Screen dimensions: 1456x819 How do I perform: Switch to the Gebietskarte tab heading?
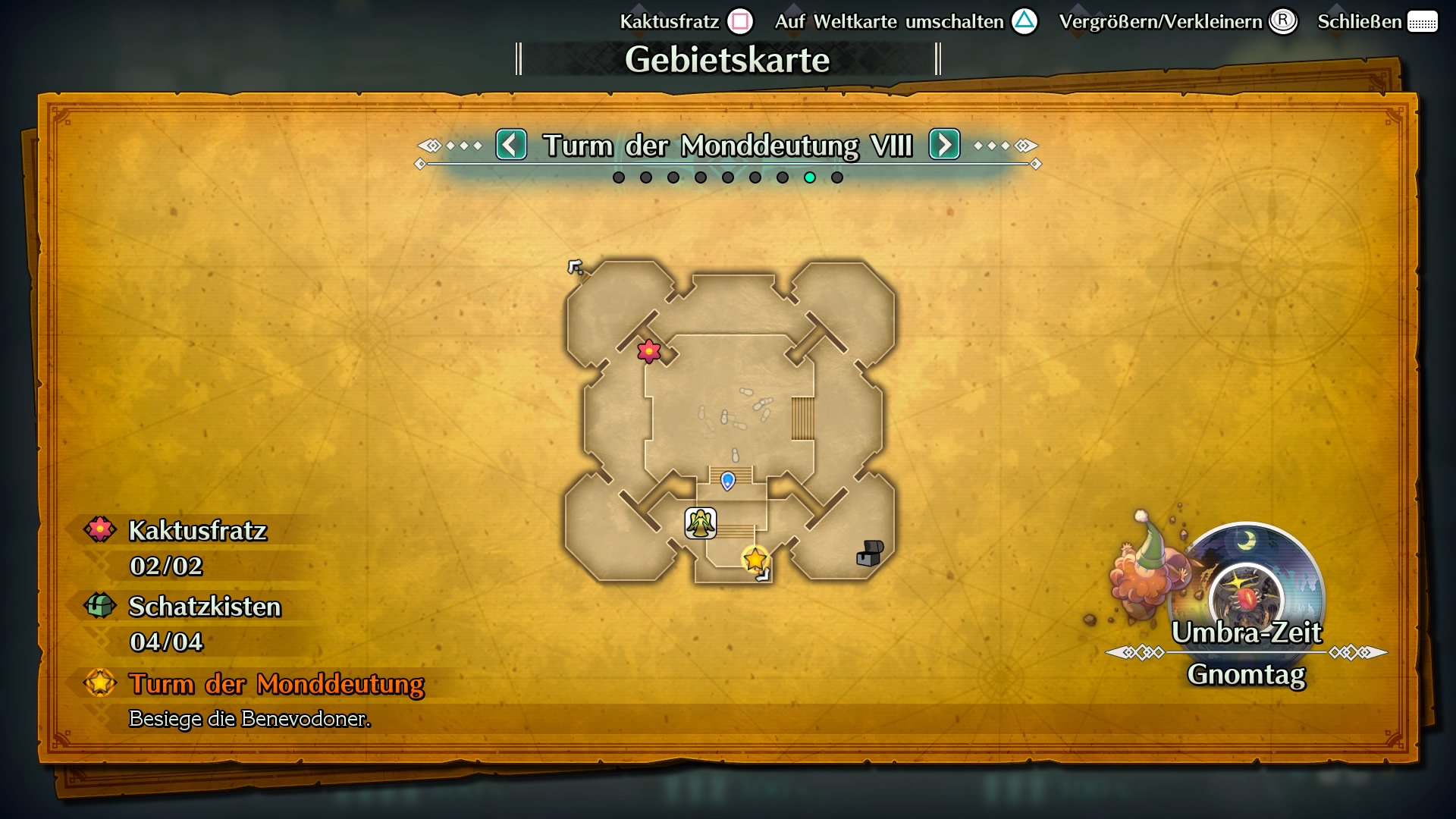click(727, 60)
